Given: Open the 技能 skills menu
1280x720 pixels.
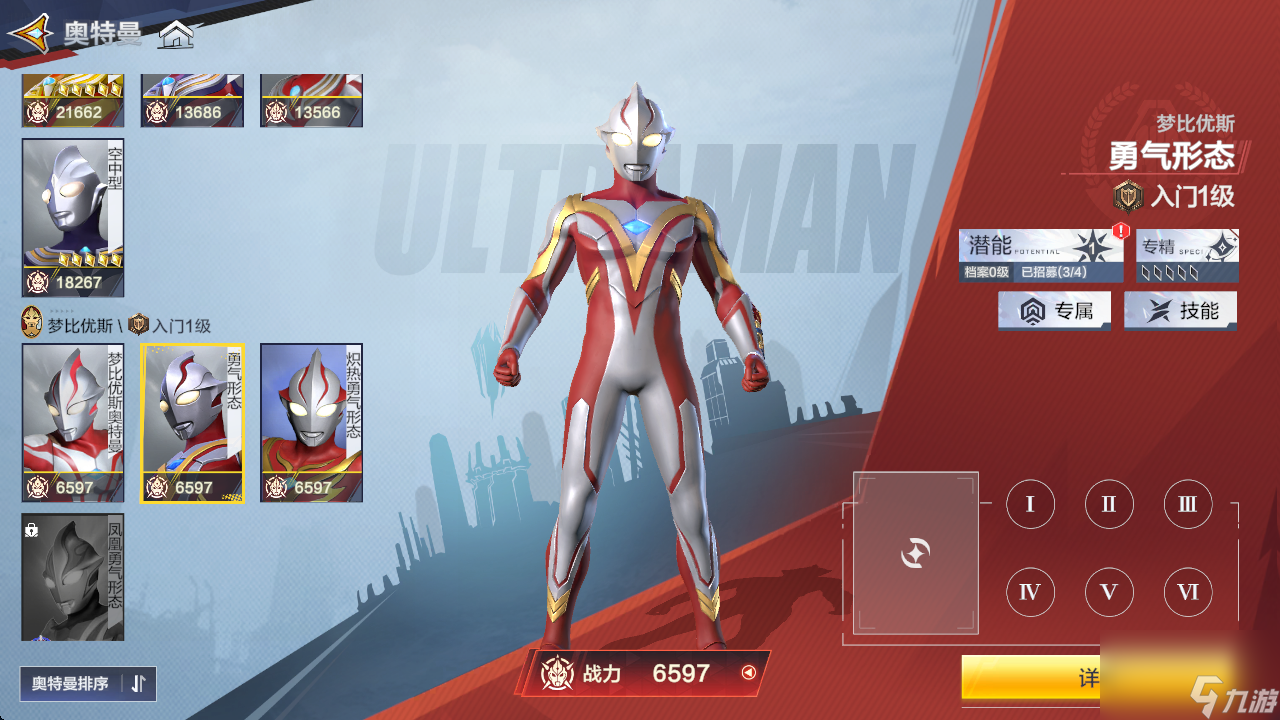Looking at the screenshot, I should pos(1180,311).
